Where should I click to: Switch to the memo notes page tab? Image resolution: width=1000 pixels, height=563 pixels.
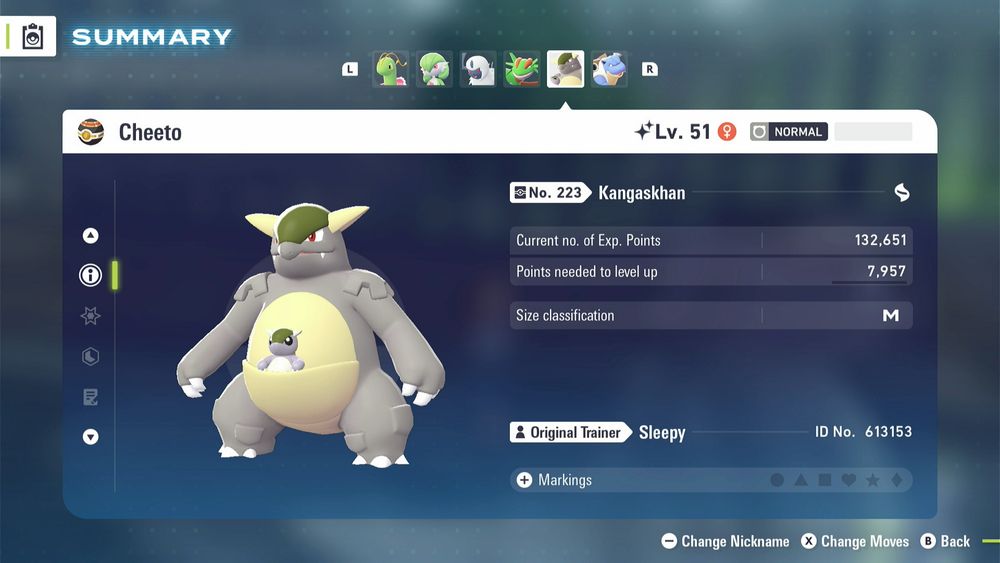91,397
